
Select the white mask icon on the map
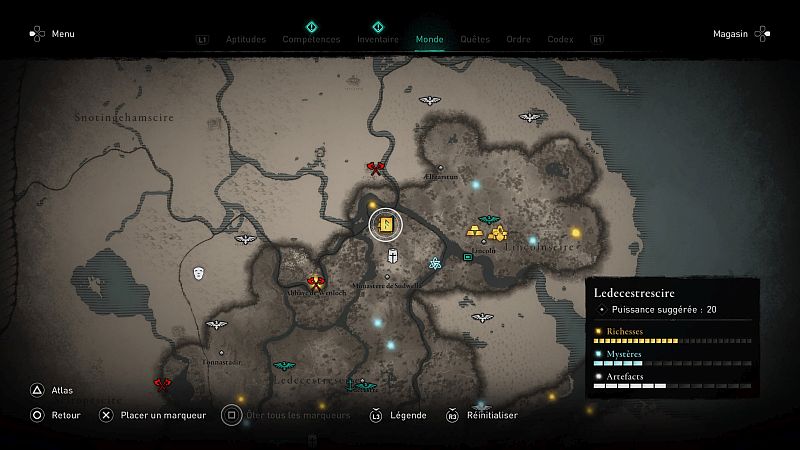[199, 272]
